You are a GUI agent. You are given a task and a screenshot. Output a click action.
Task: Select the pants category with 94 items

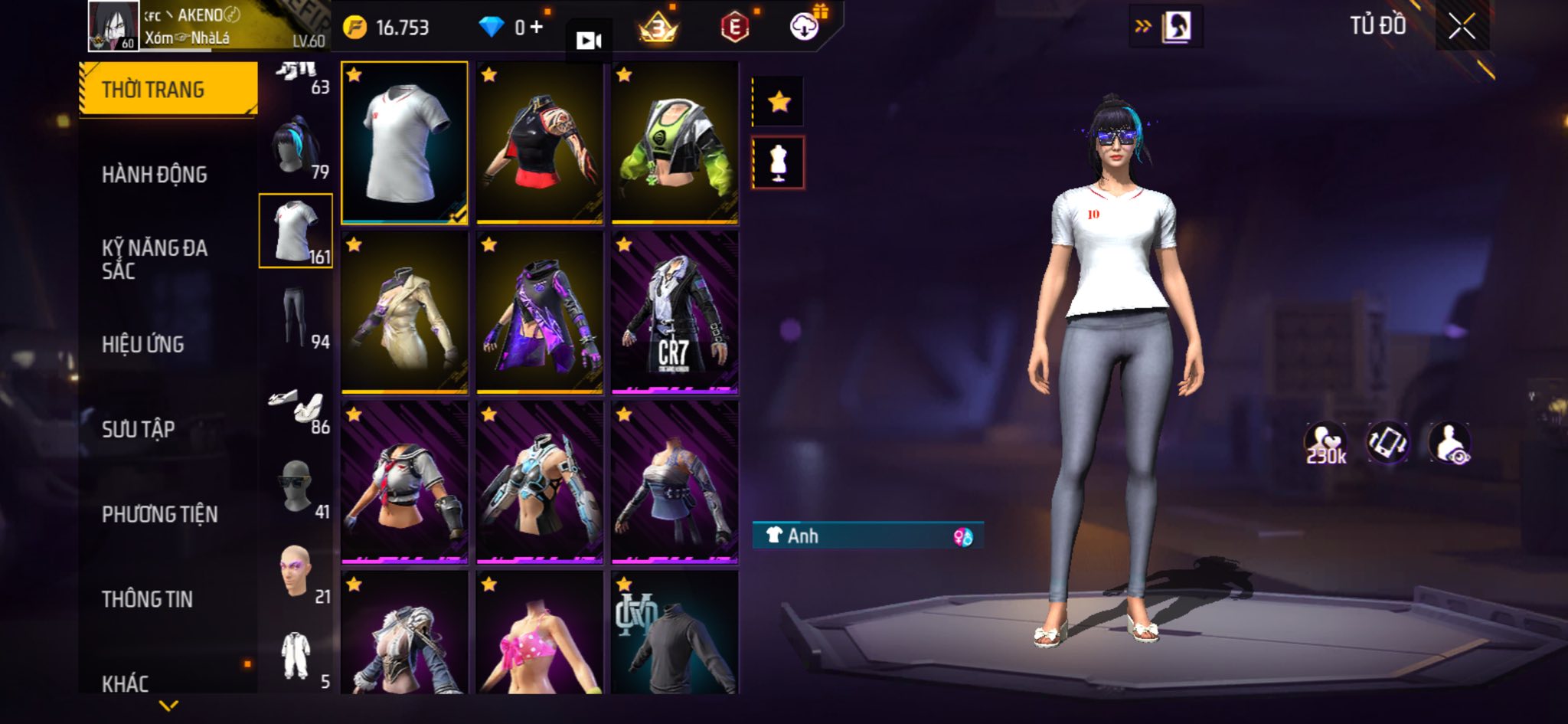[x=296, y=317]
